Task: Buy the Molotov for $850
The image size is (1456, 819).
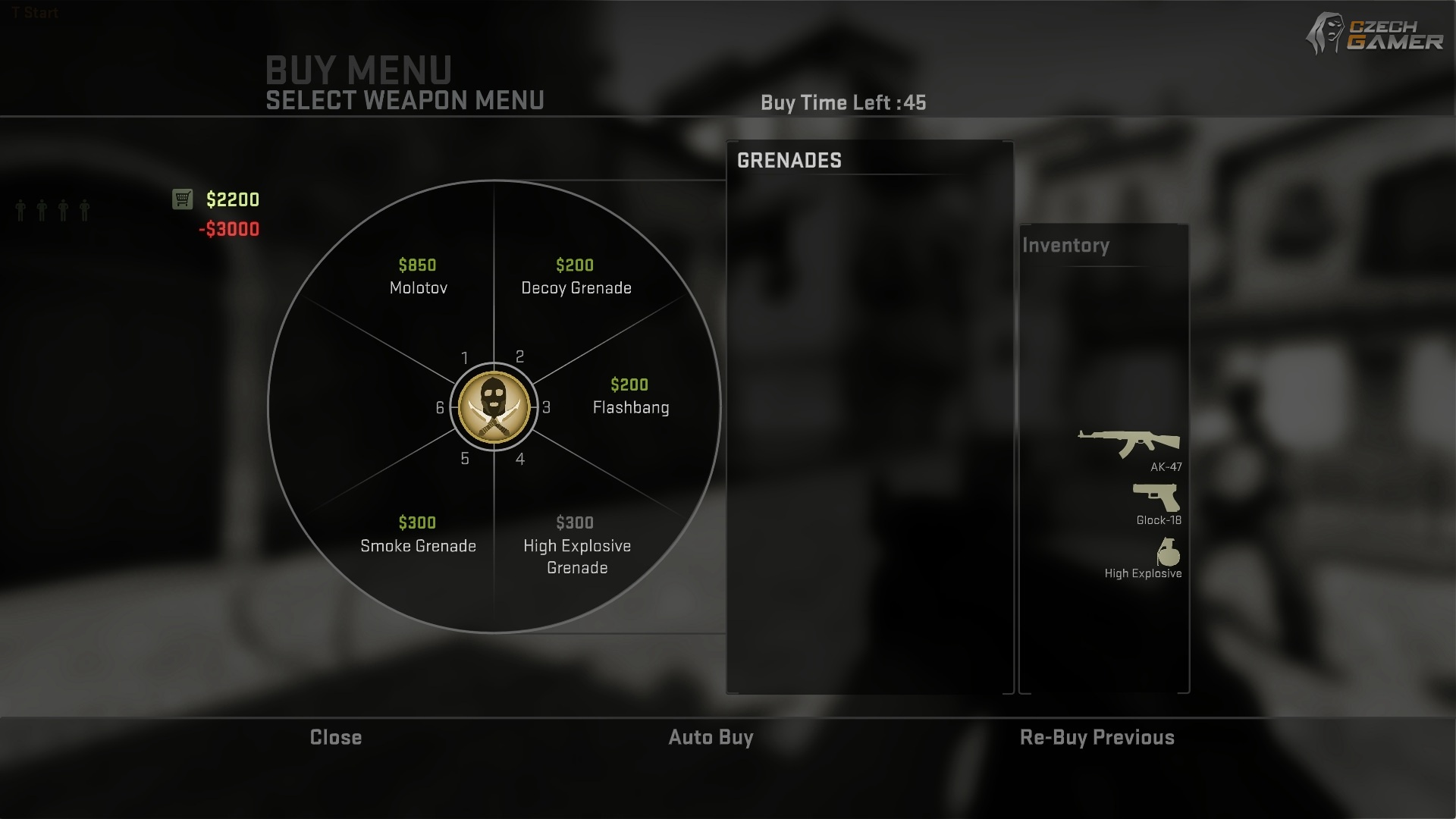Action: click(x=418, y=278)
